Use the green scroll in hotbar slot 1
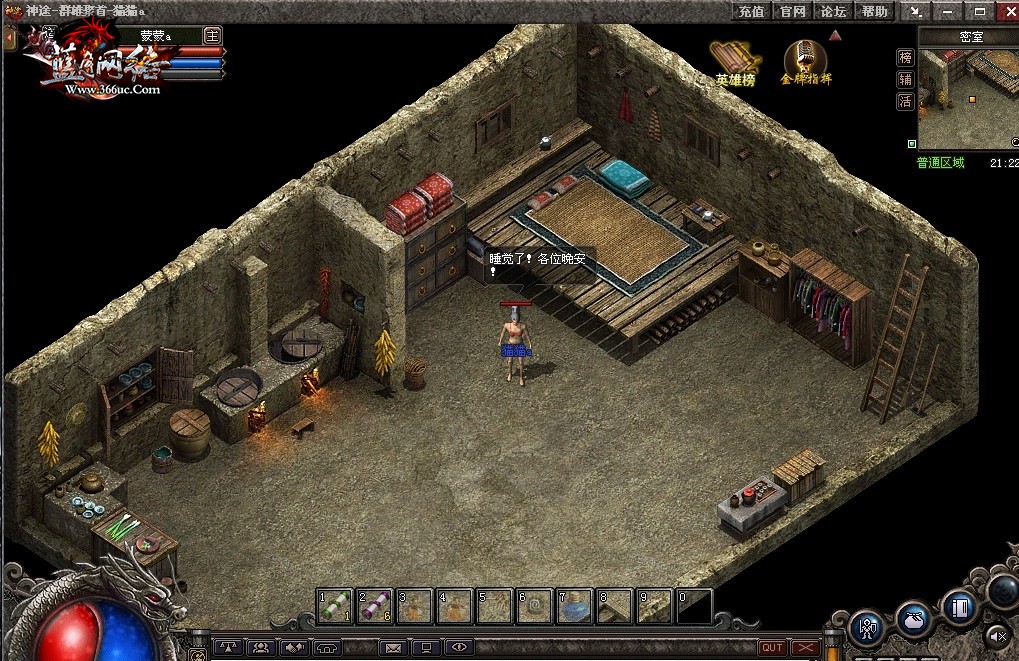The height and width of the screenshot is (661, 1019). (335, 606)
